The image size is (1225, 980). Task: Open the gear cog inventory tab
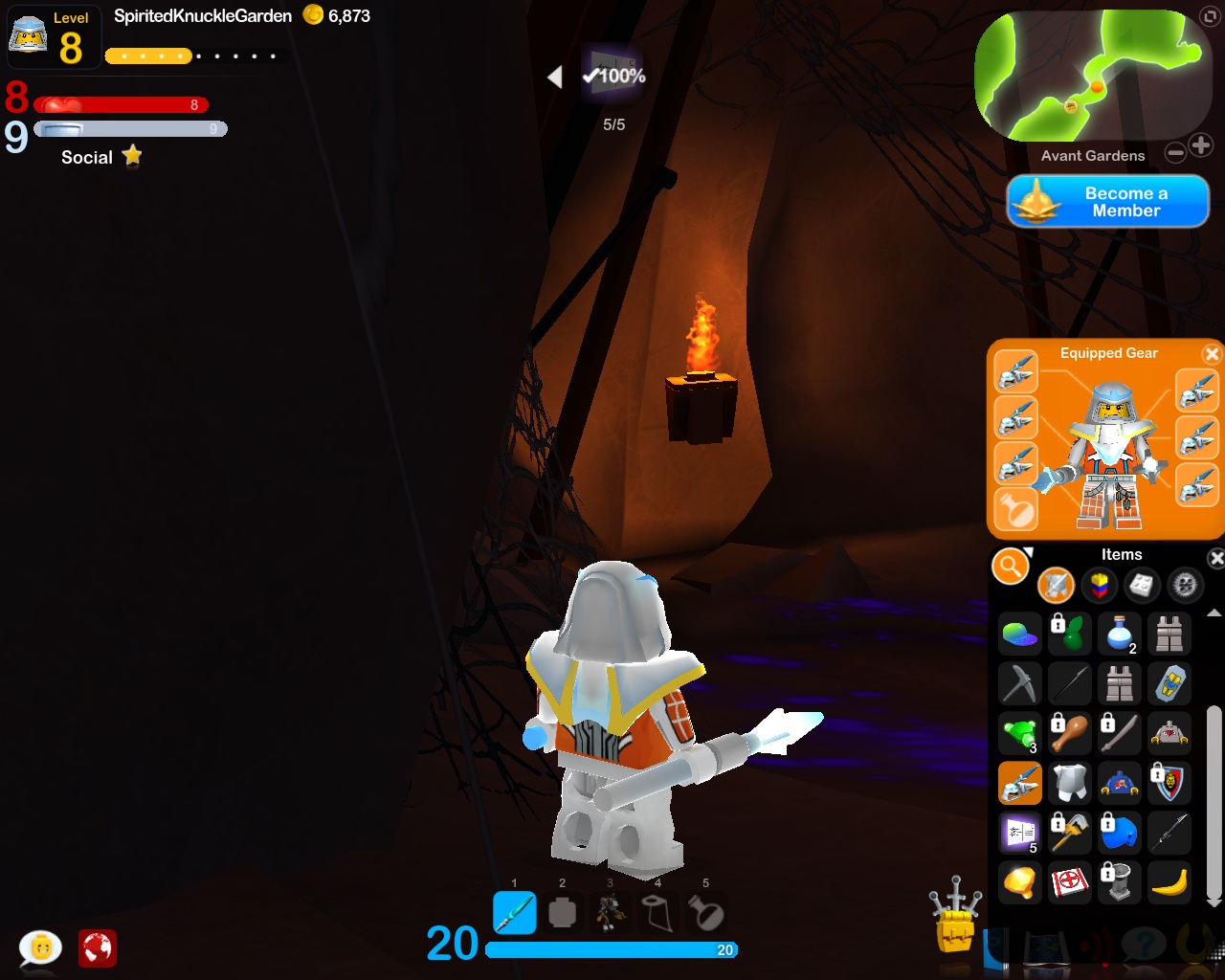[1185, 585]
